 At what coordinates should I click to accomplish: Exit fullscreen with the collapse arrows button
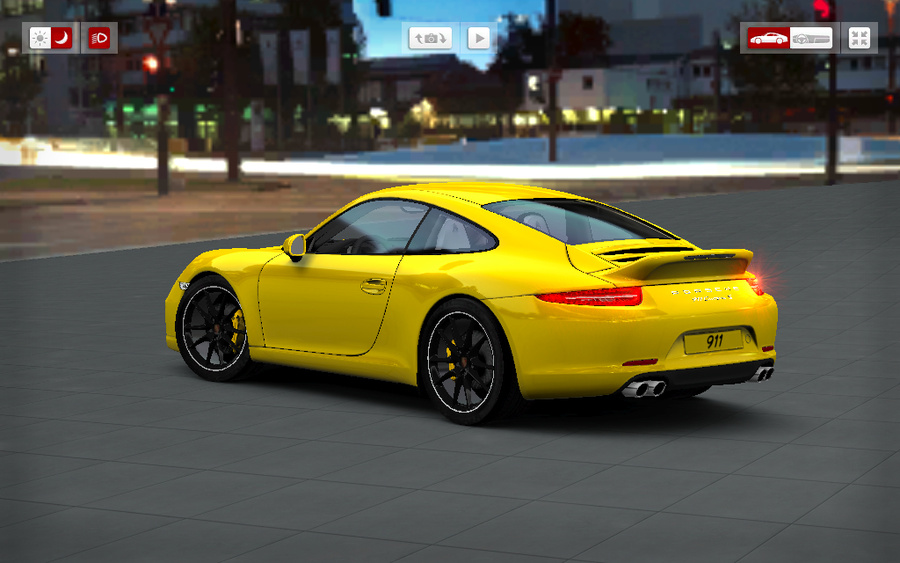pos(859,38)
